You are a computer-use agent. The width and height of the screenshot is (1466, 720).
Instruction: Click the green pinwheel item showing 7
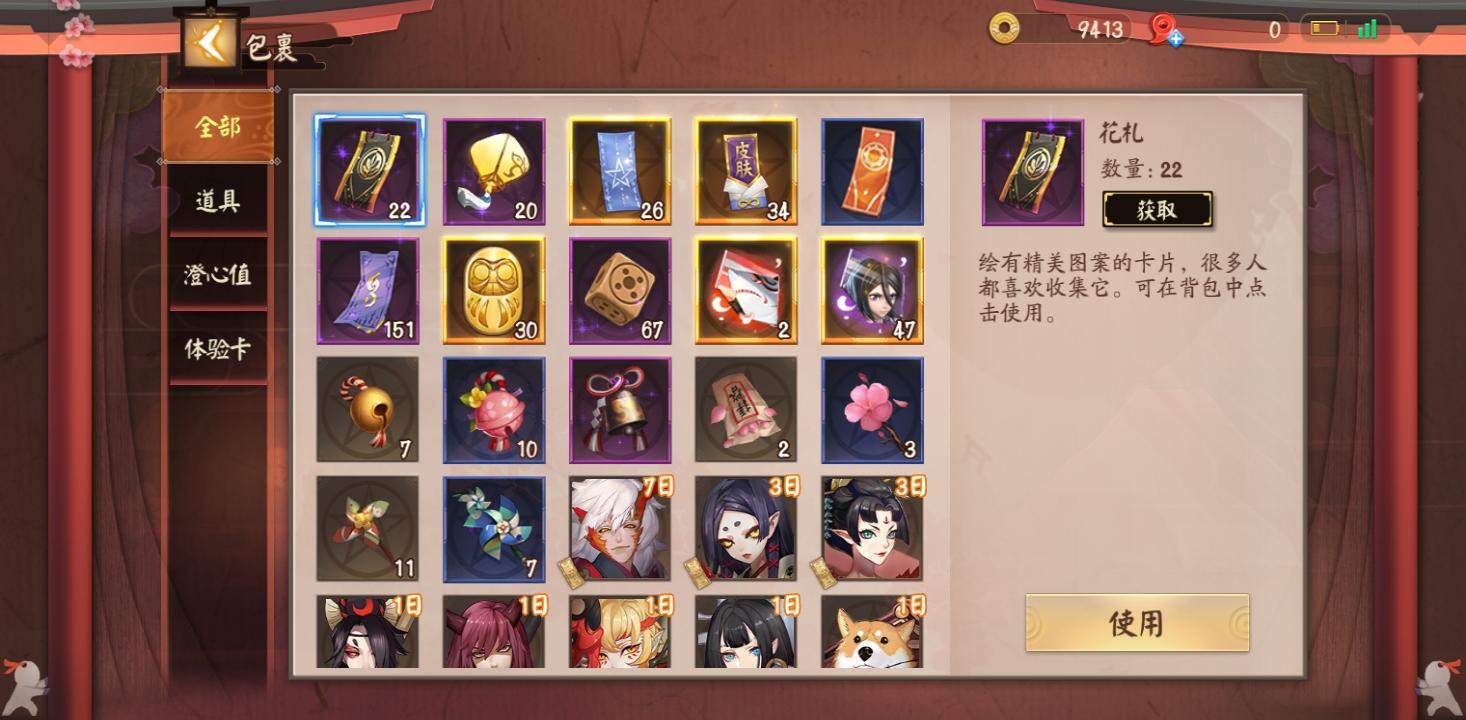(x=494, y=528)
